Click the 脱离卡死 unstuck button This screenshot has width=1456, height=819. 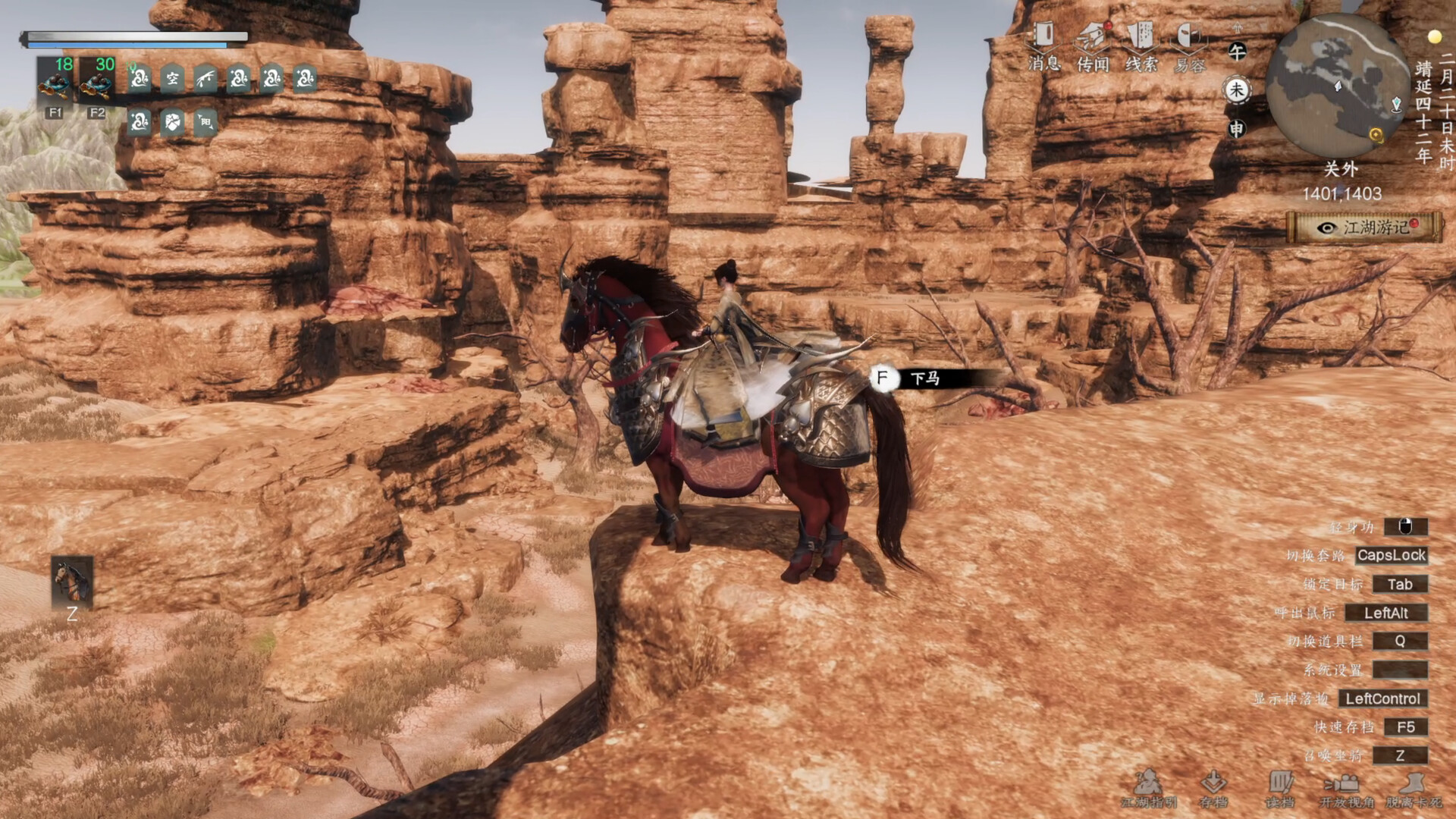(x=1414, y=789)
